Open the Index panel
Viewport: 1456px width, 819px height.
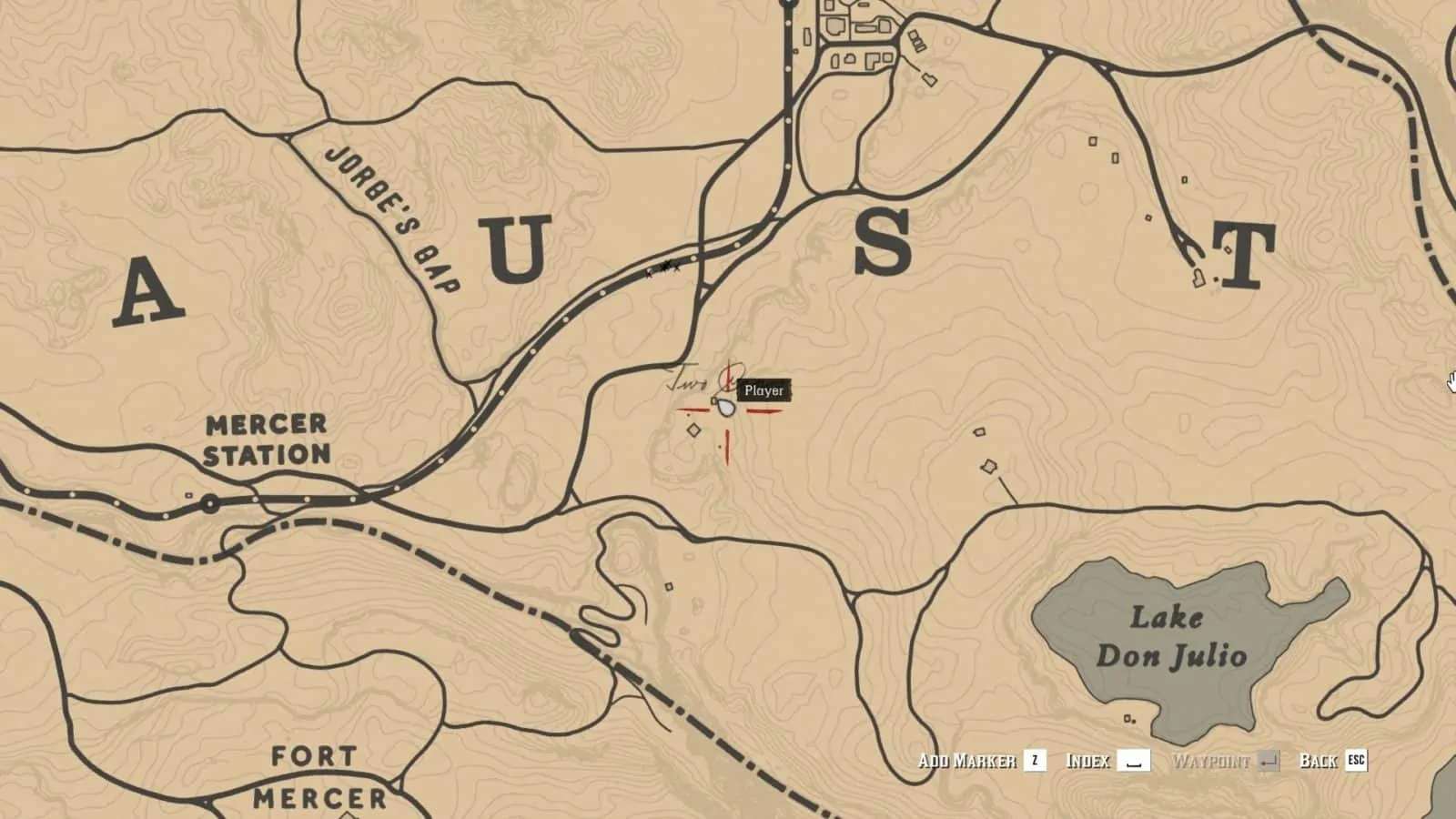click(1088, 761)
